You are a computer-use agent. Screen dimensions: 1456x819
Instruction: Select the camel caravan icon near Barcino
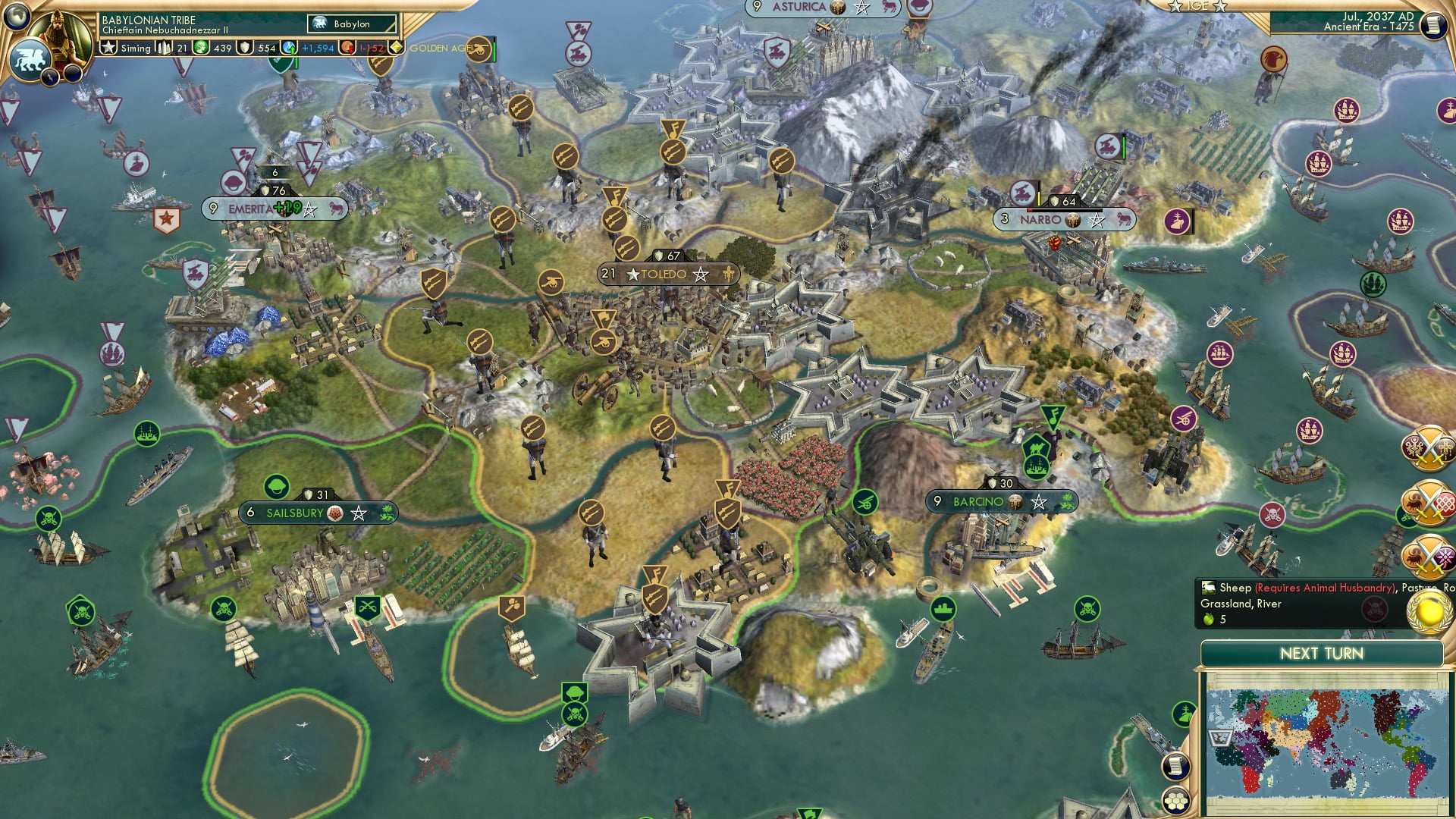point(1037,447)
